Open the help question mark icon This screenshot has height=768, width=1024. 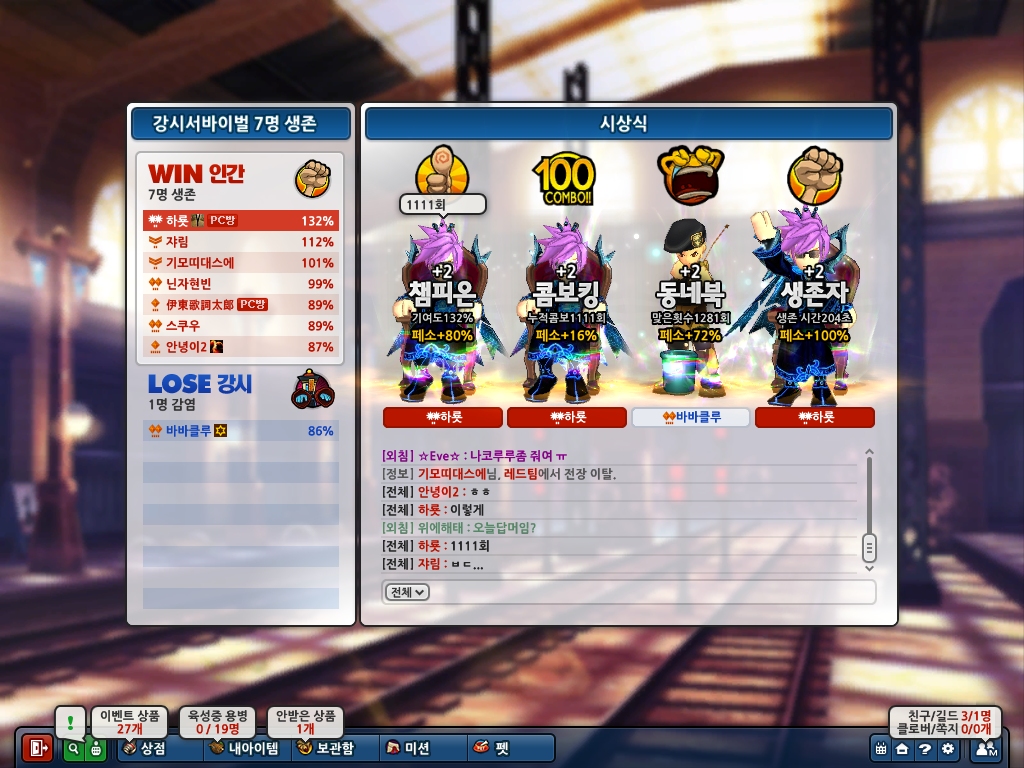(925, 748)
